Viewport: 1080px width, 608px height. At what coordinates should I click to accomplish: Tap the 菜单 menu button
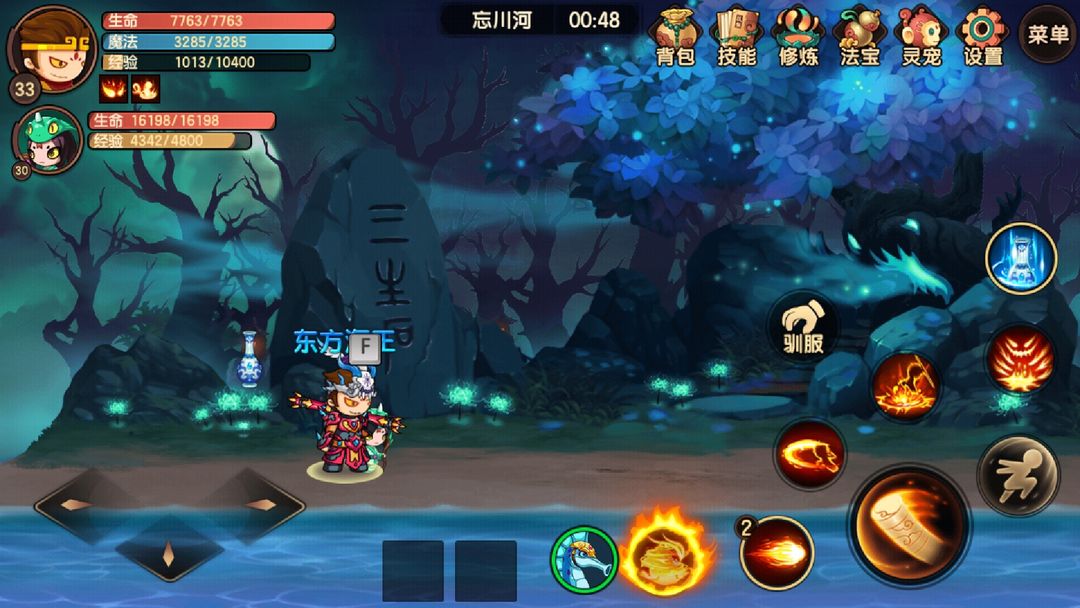[x=1047, y=34]
